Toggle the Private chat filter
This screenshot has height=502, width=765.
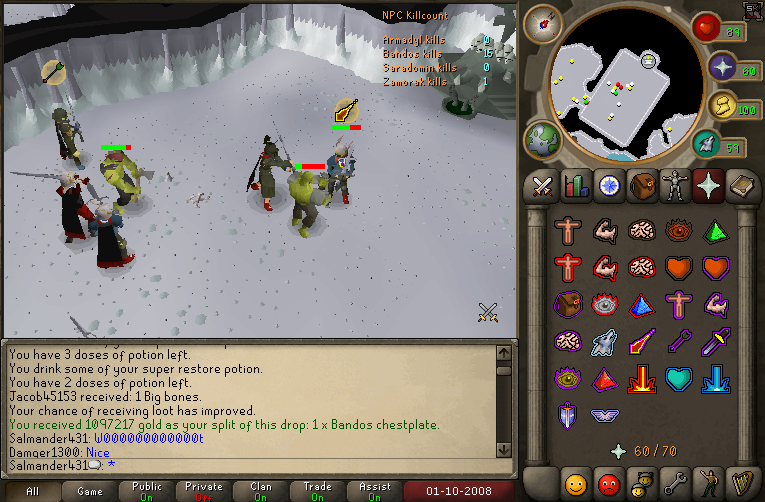(204, 491)
